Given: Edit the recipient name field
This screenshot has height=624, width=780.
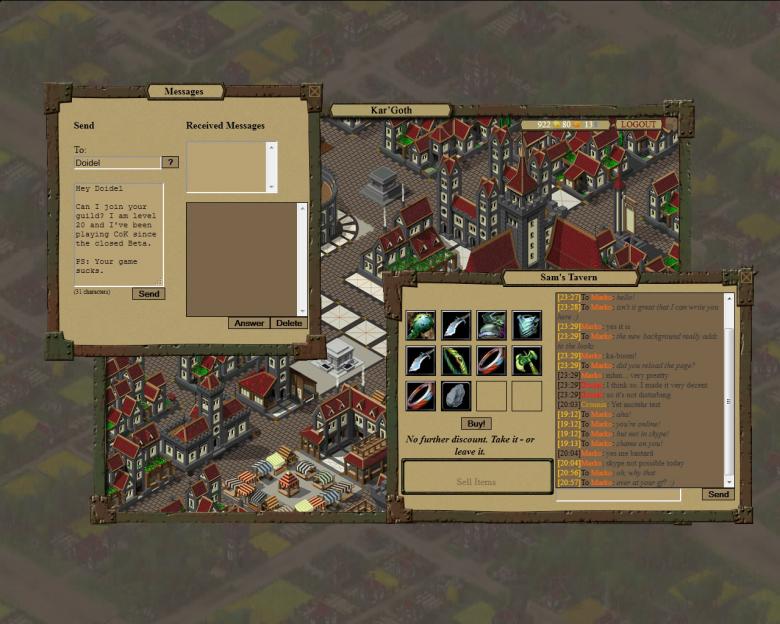Looking at the screenshot, I should 117,162.
